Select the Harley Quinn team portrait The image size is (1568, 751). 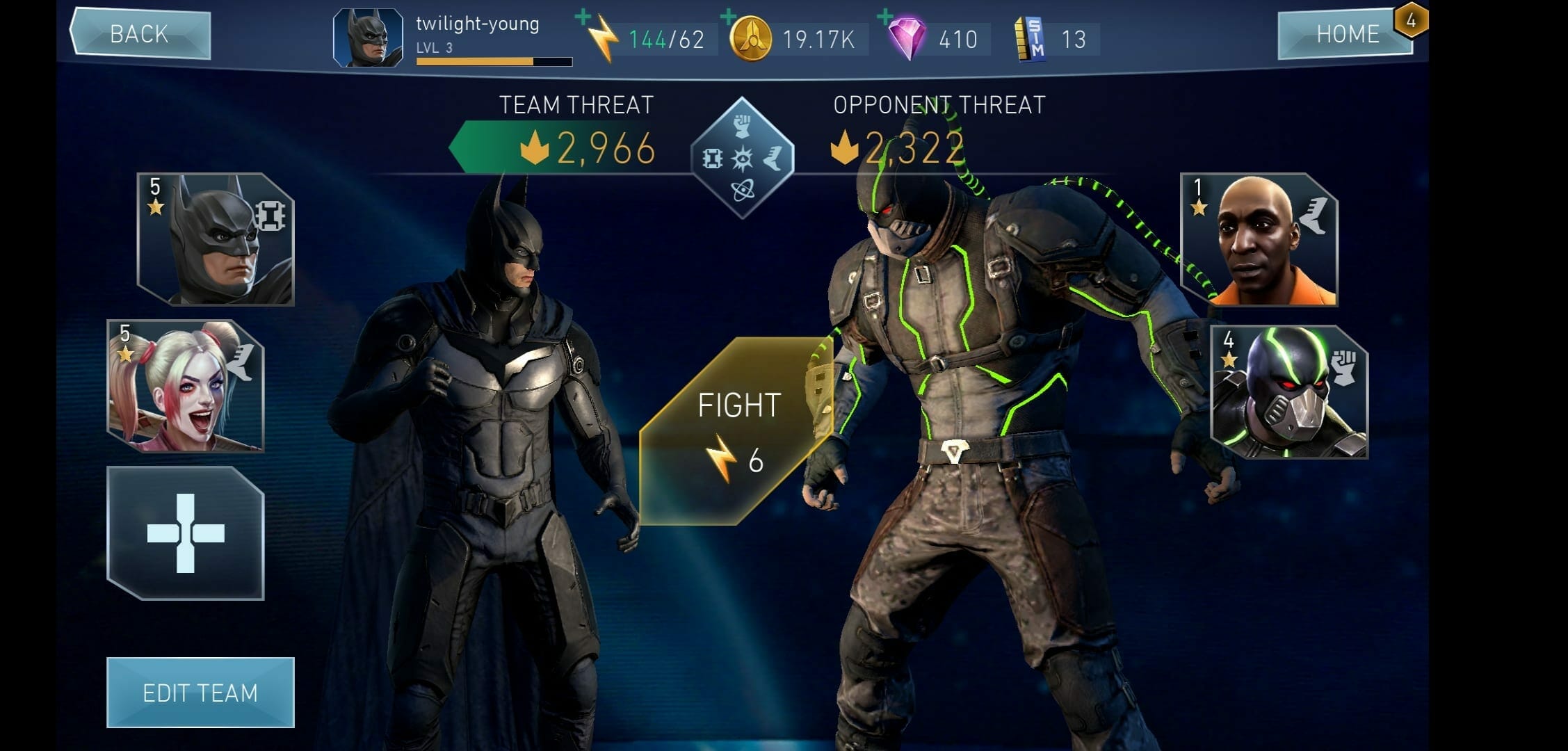click(186, 386)
